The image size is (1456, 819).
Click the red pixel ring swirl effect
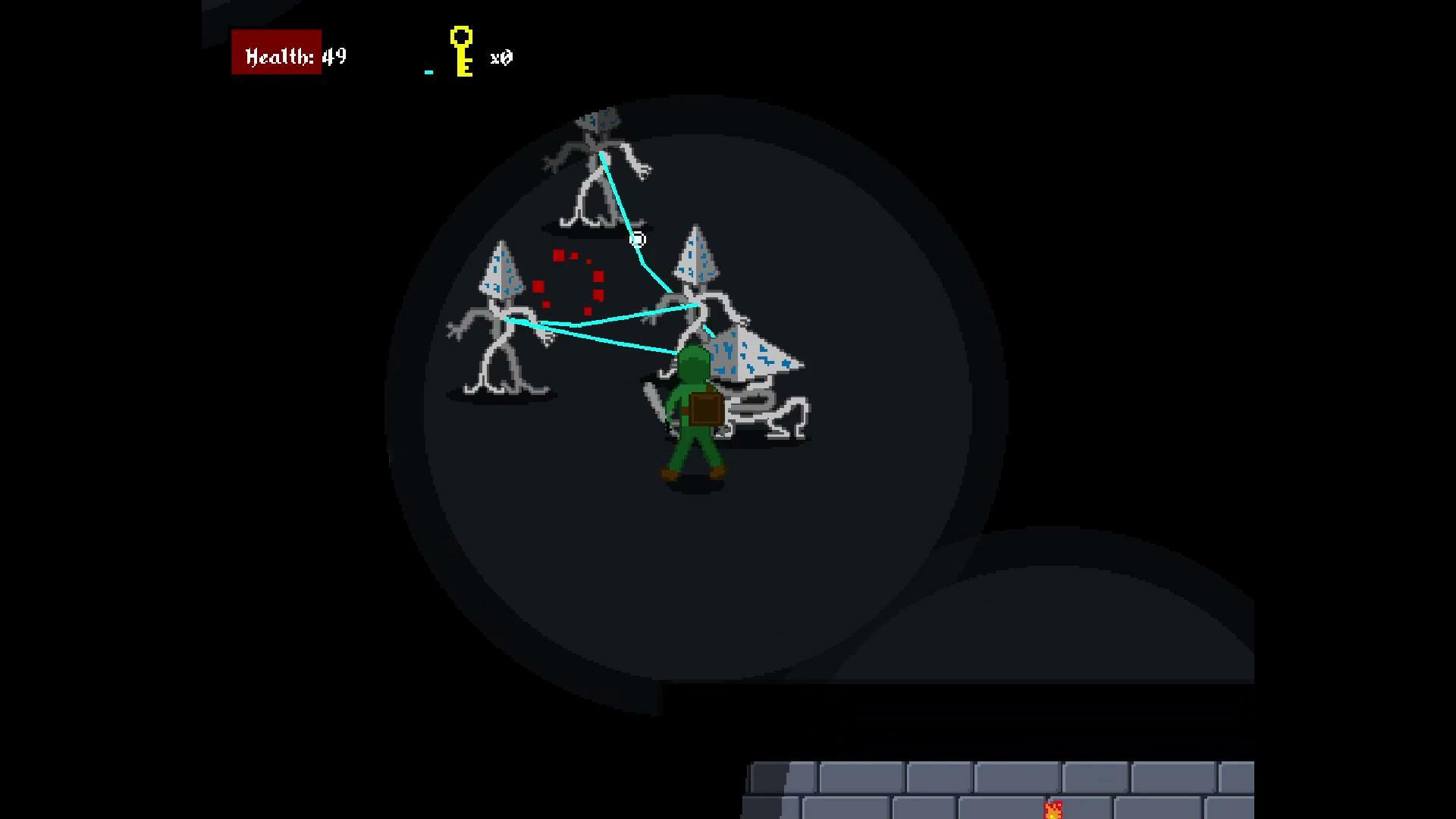click(x=571, y=283)
